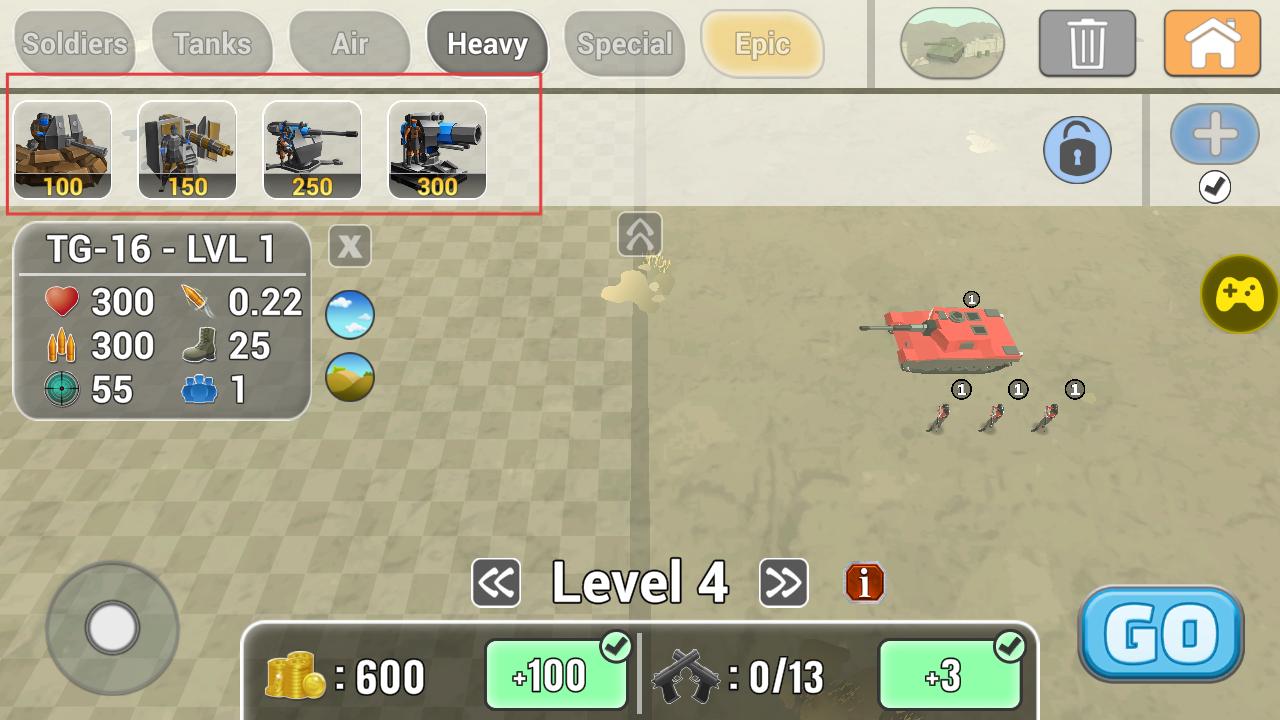
Task: Start the battle with GO
Action: pyautogui.click(x=1161, y=634)
